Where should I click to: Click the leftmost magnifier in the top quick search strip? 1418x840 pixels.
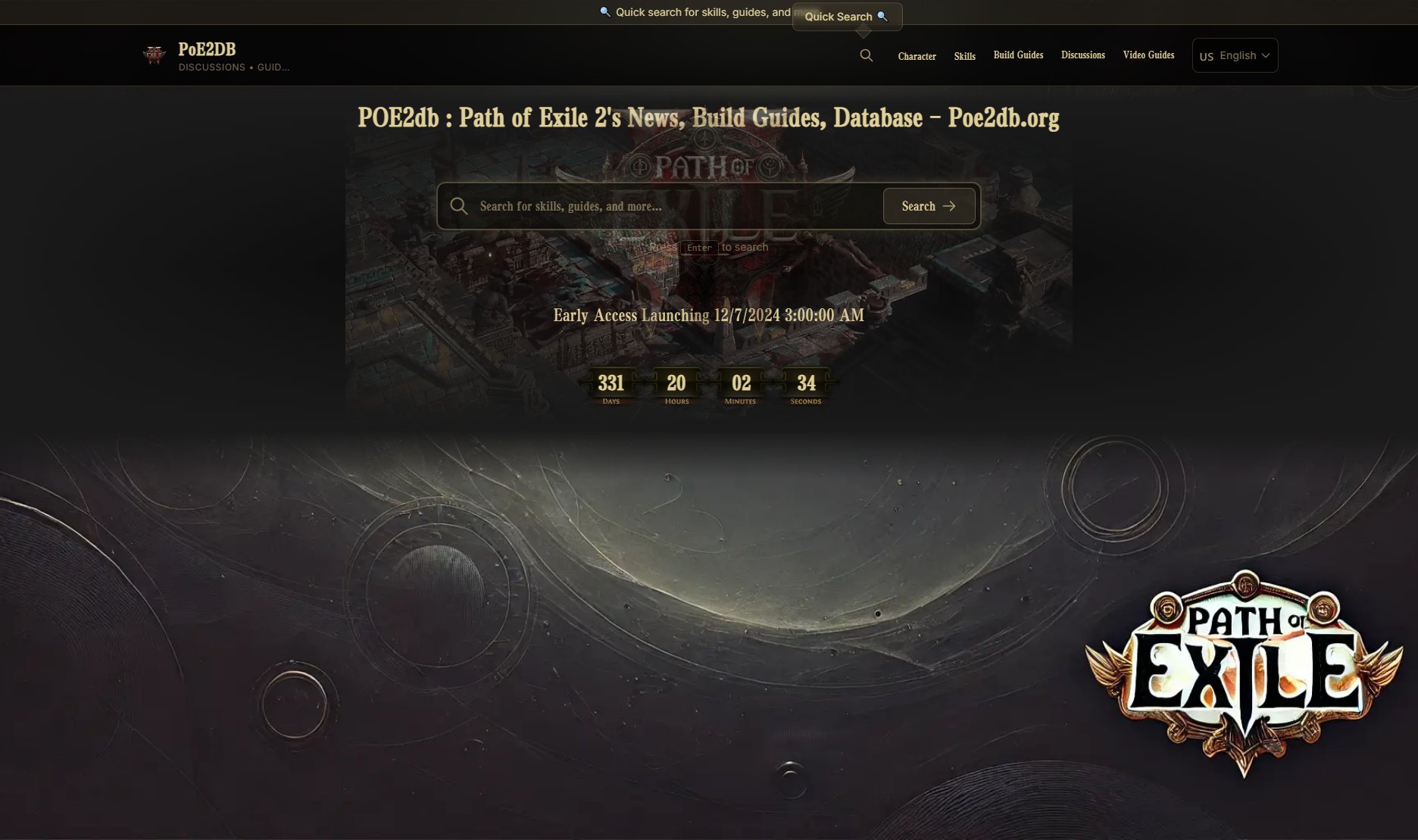point(603,11)
